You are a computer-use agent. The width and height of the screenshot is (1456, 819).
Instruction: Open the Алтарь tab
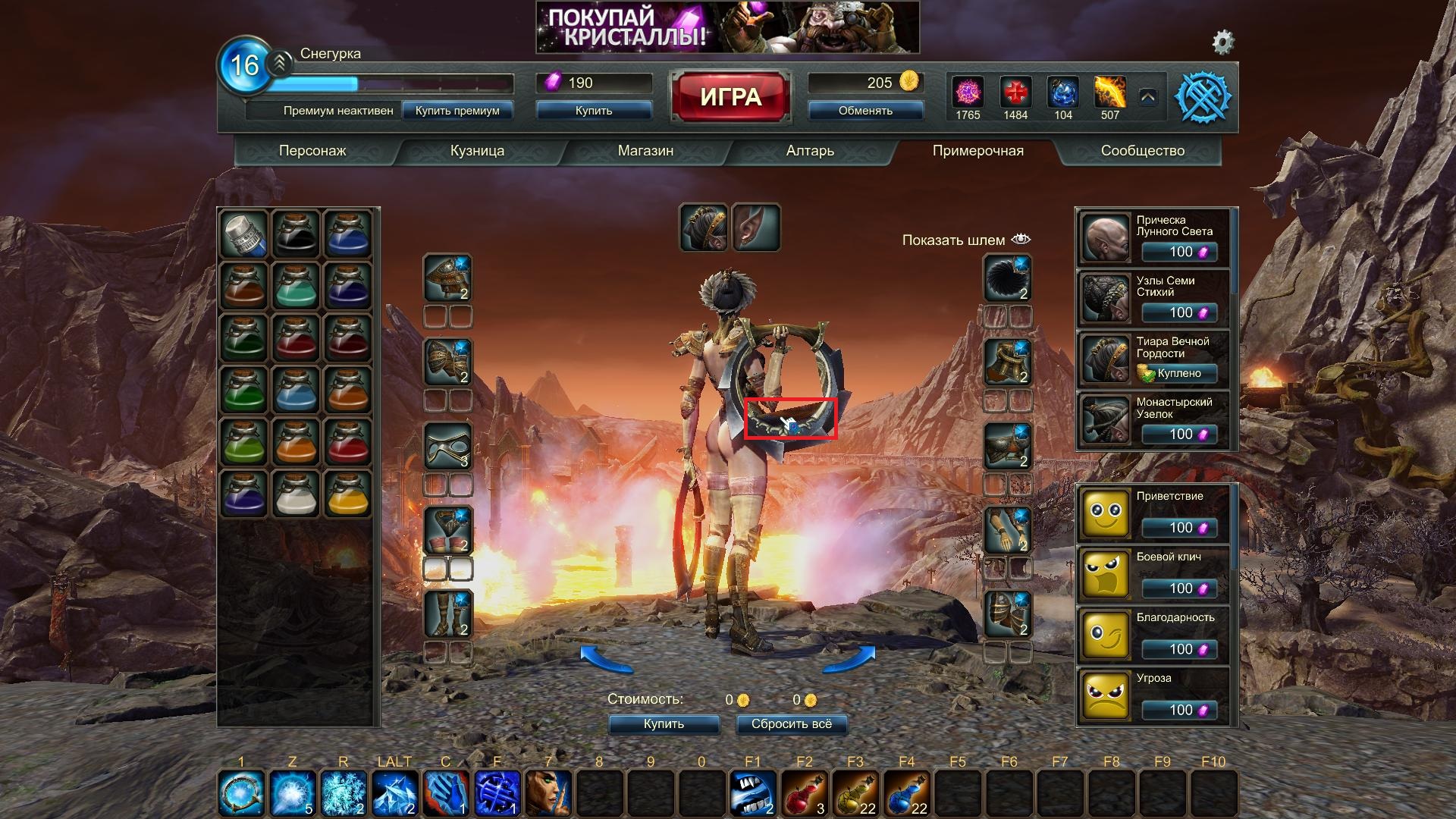pyautogui.click(x=810, y=150)
